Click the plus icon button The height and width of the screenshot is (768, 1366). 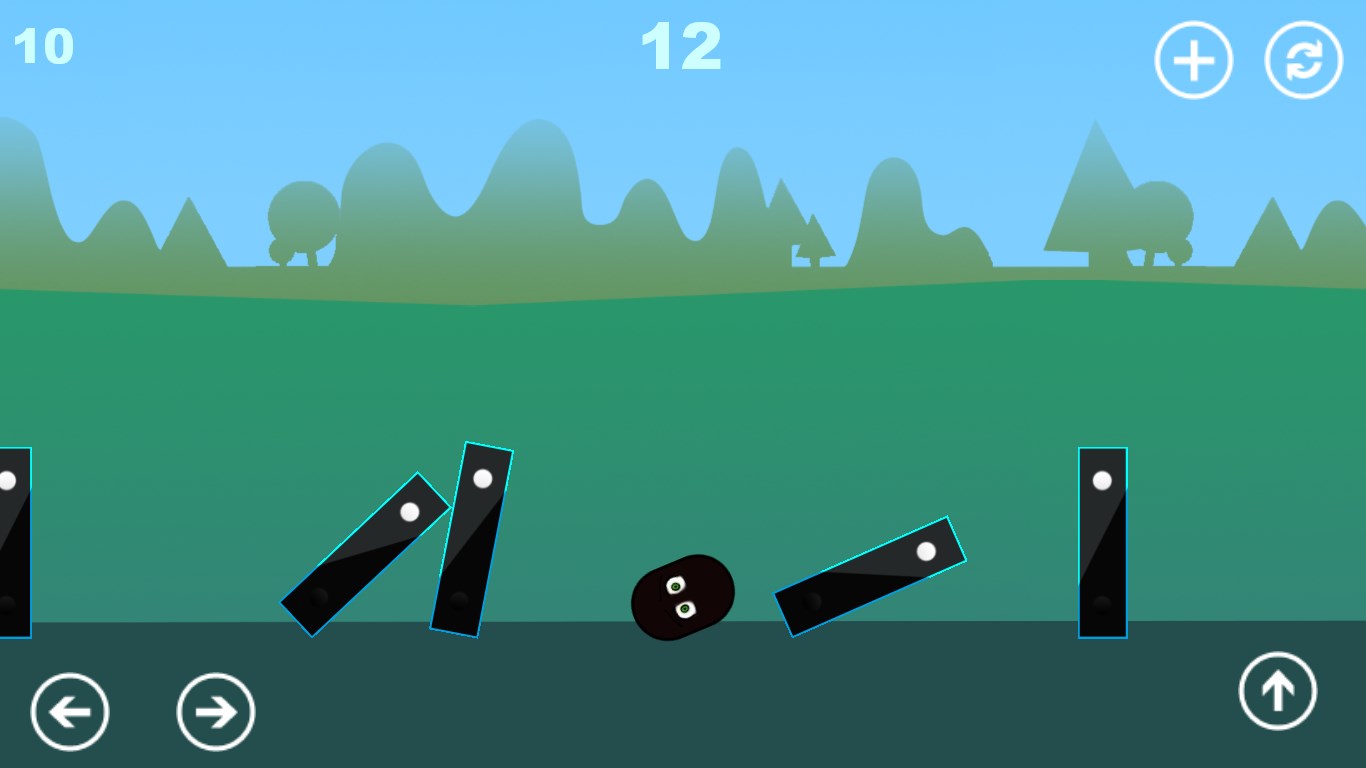(1194, 60)
